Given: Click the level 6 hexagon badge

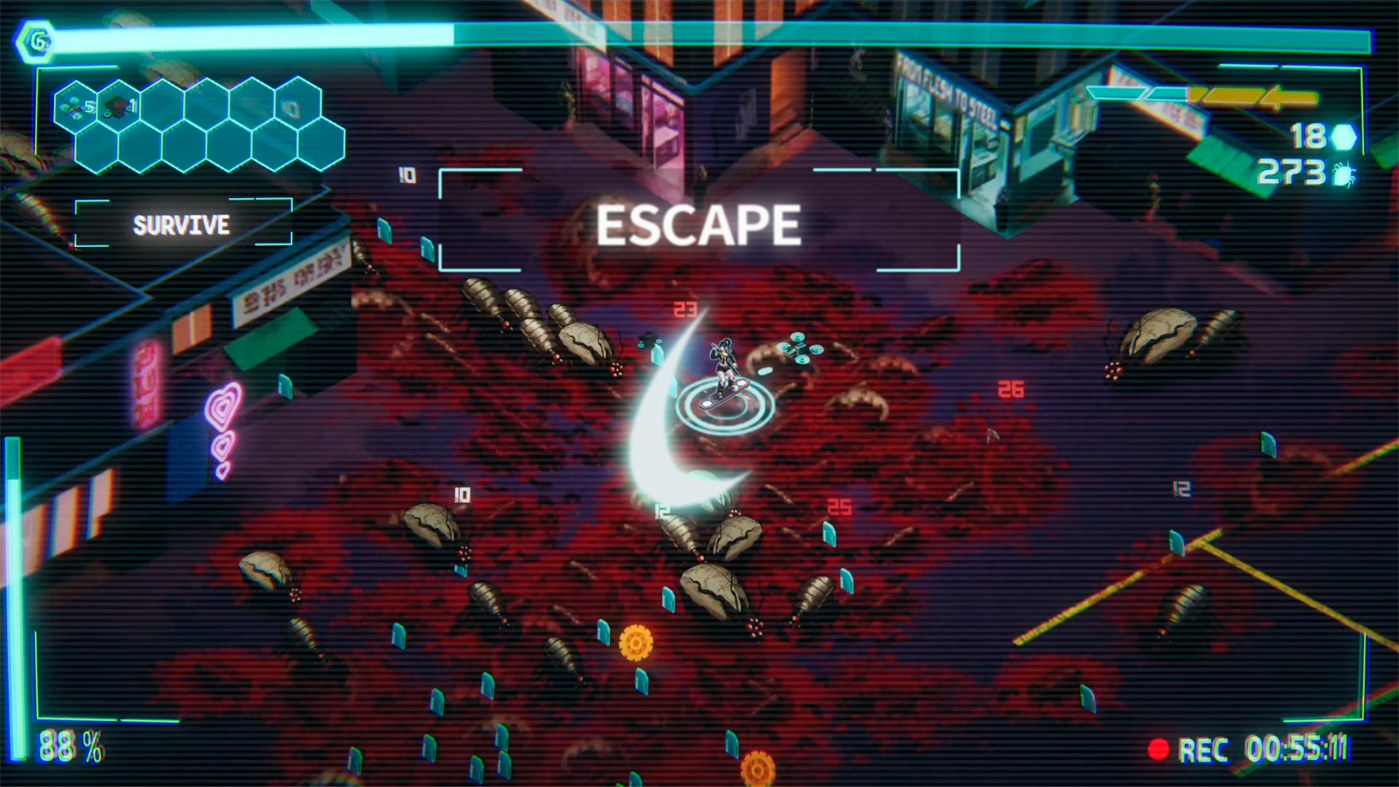Looking at the screenshot, I should (36, 40).
